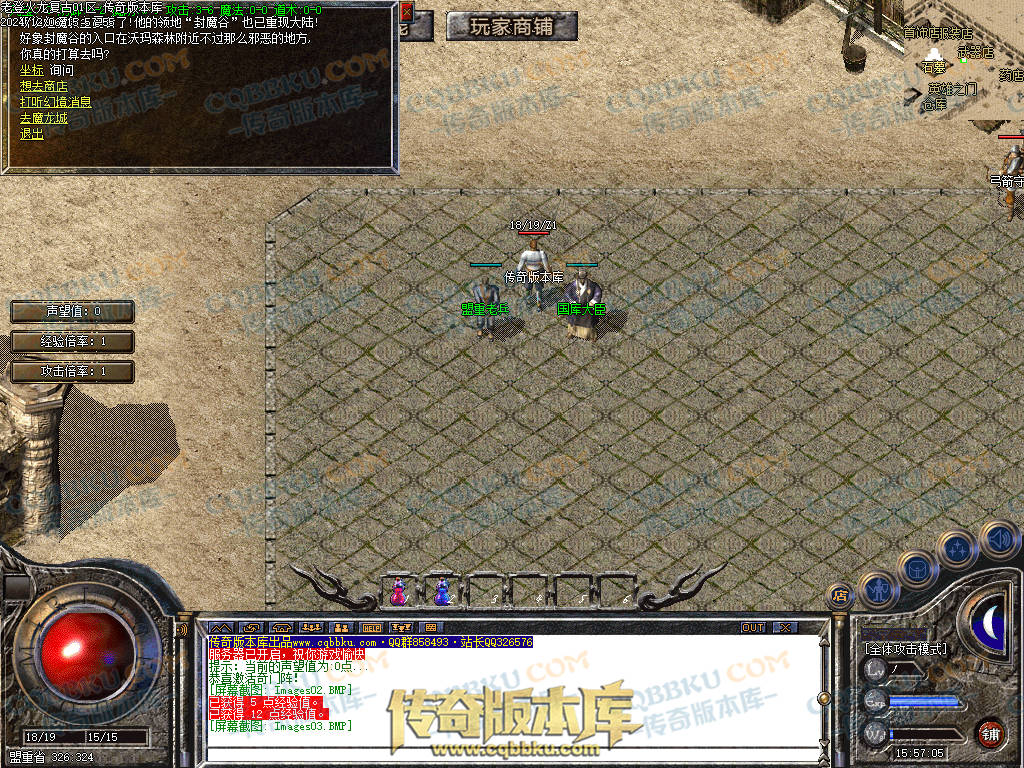
Task: Click the red 铺 stall button
Action: coord(990,733)
